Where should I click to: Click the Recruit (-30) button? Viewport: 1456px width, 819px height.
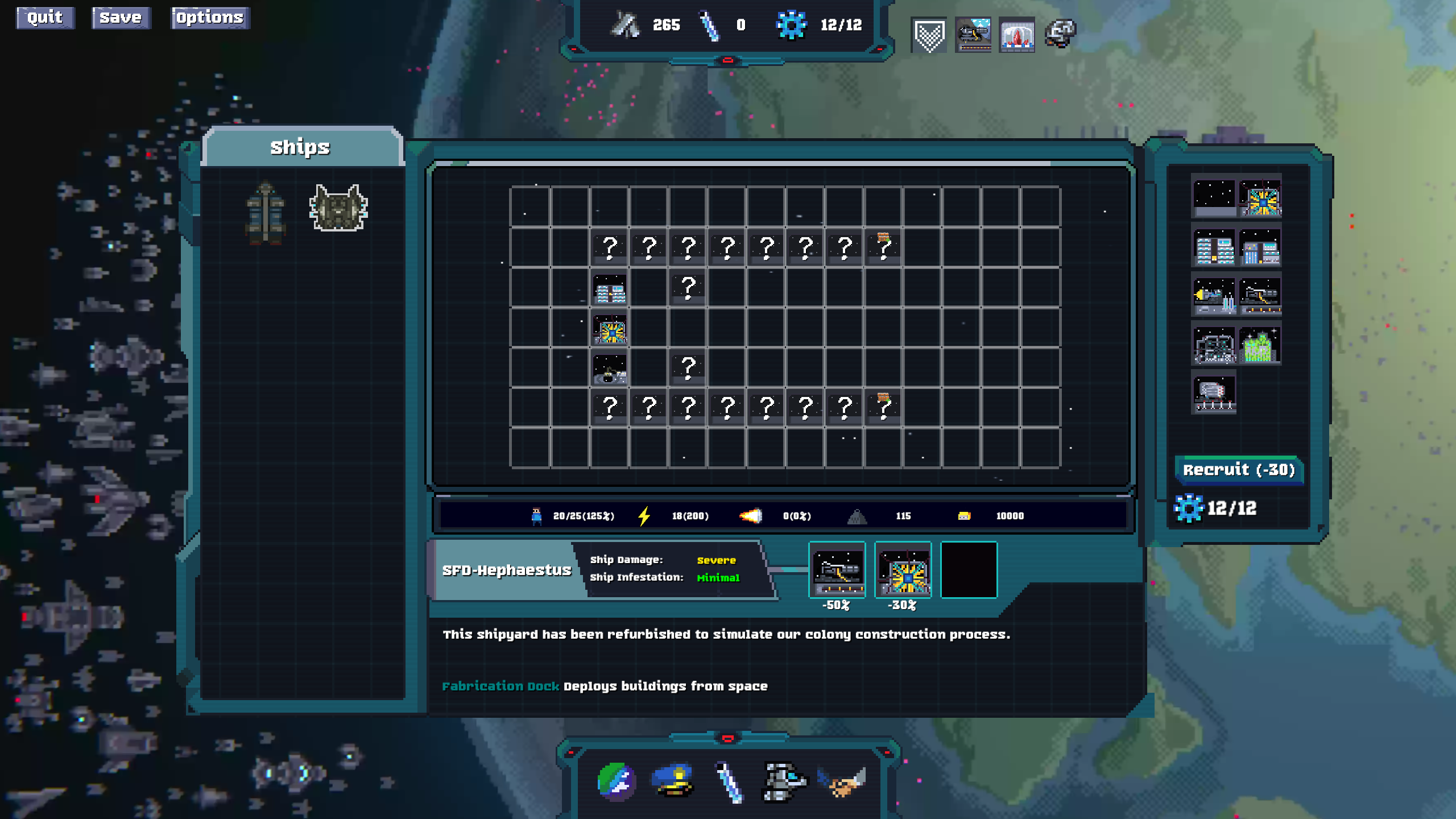pos(1239,470)
